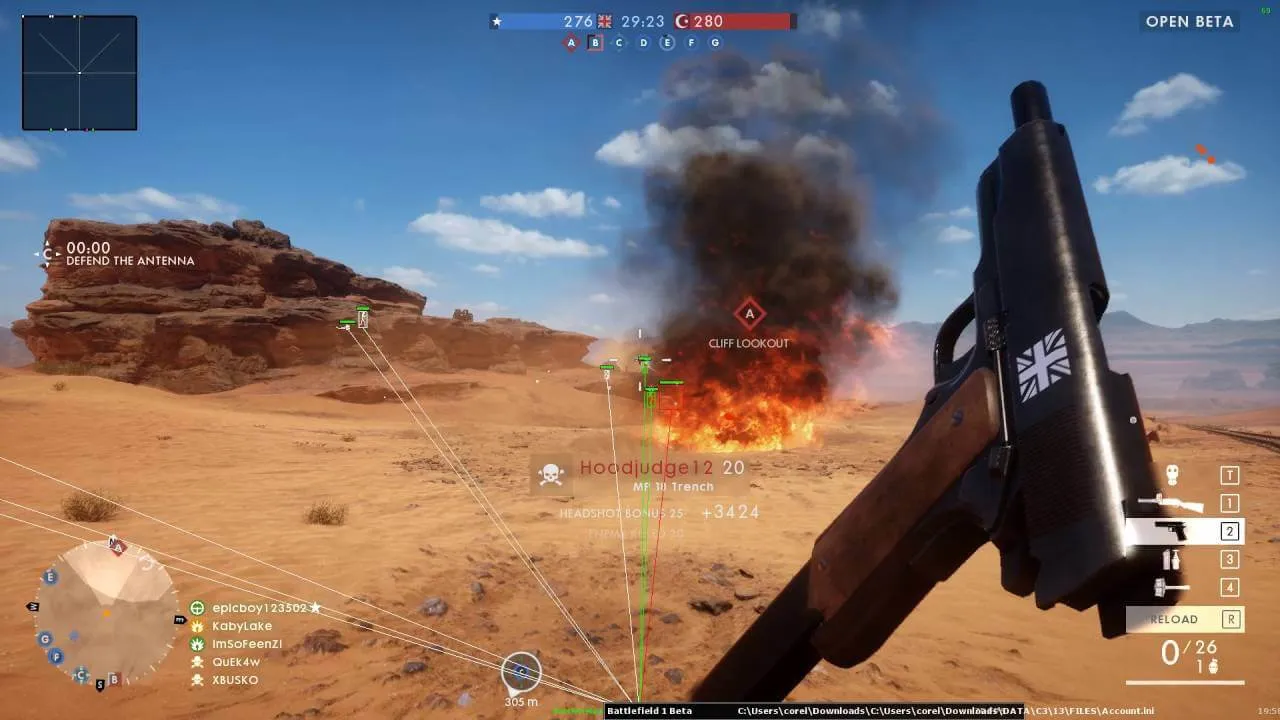This screenshot has height=720, width=1280.
Task: Pick XBUSKO from the squad list
Action: (x=235, y=680)
